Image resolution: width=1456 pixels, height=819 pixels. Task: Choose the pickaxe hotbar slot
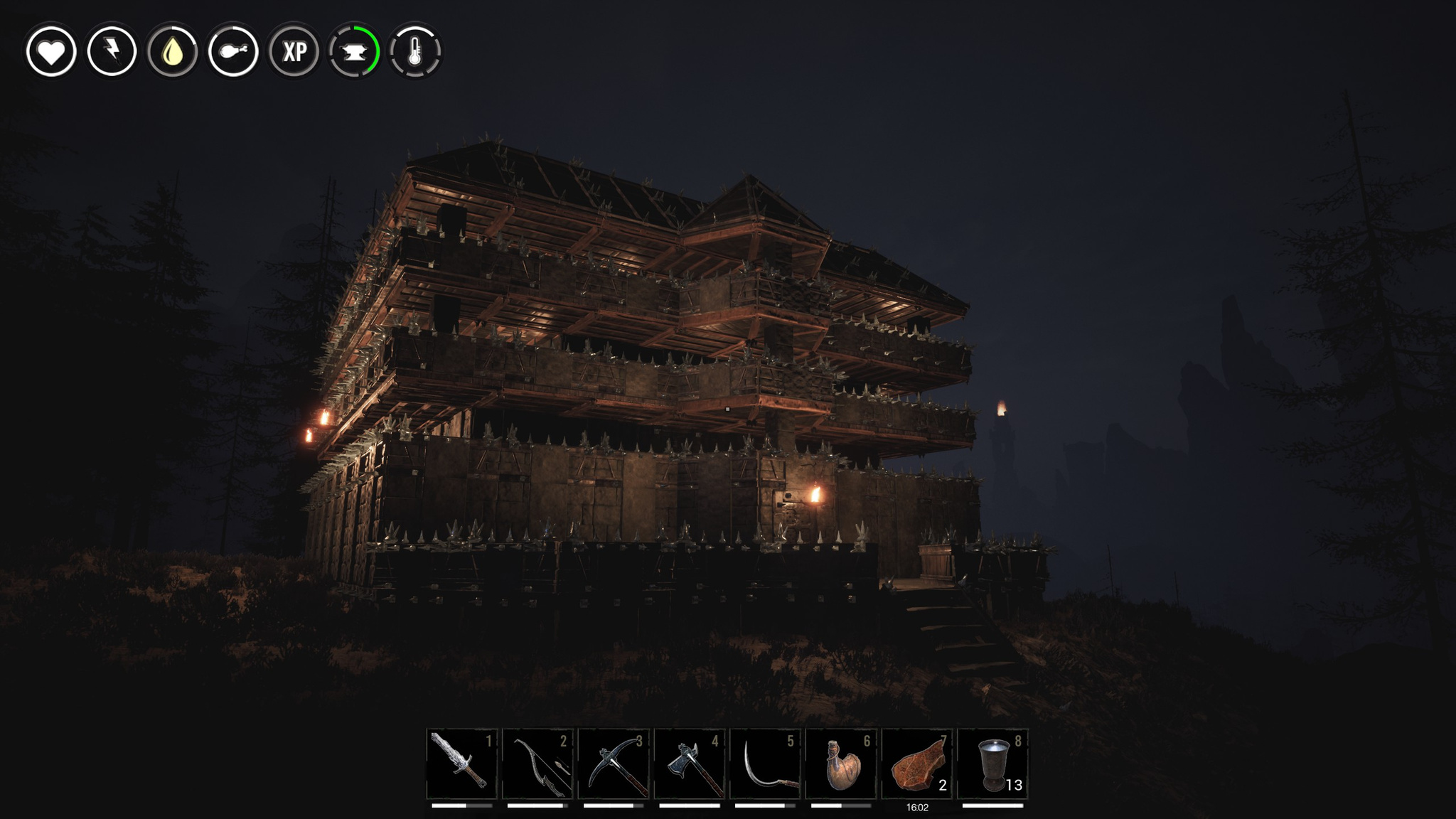[x=614, y=764]
